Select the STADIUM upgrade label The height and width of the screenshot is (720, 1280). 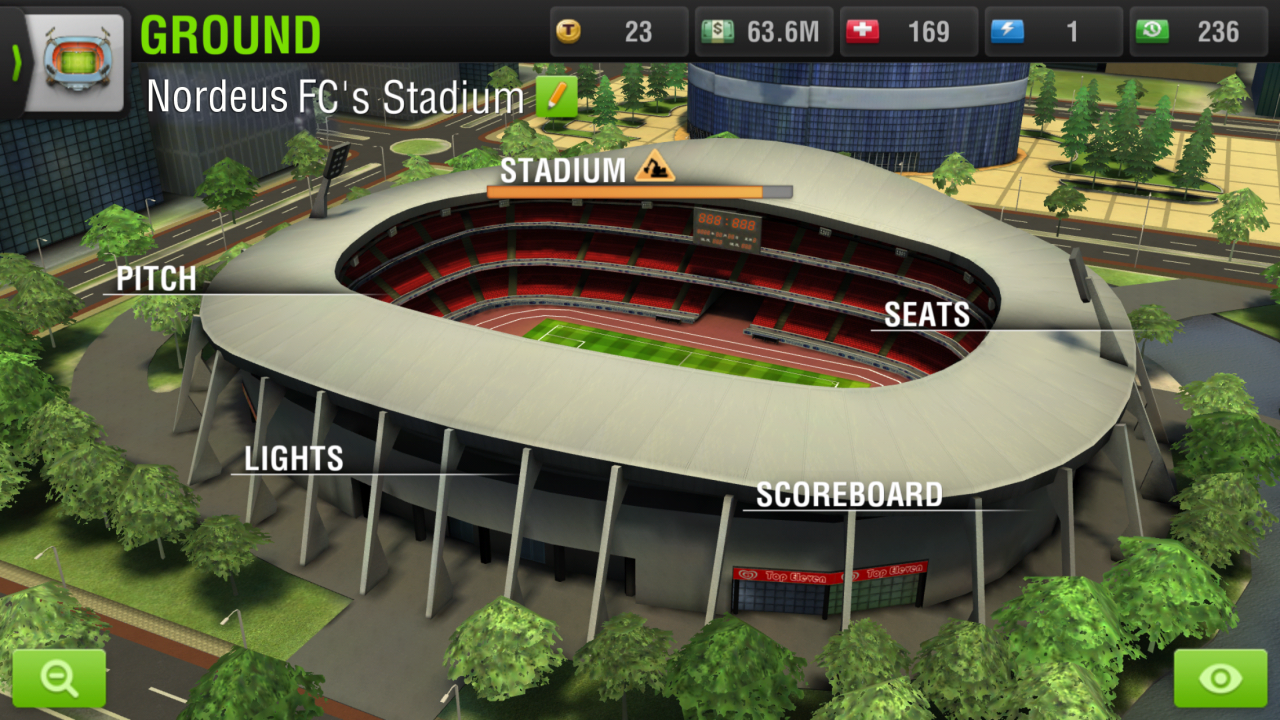click(x=563, y=171)
